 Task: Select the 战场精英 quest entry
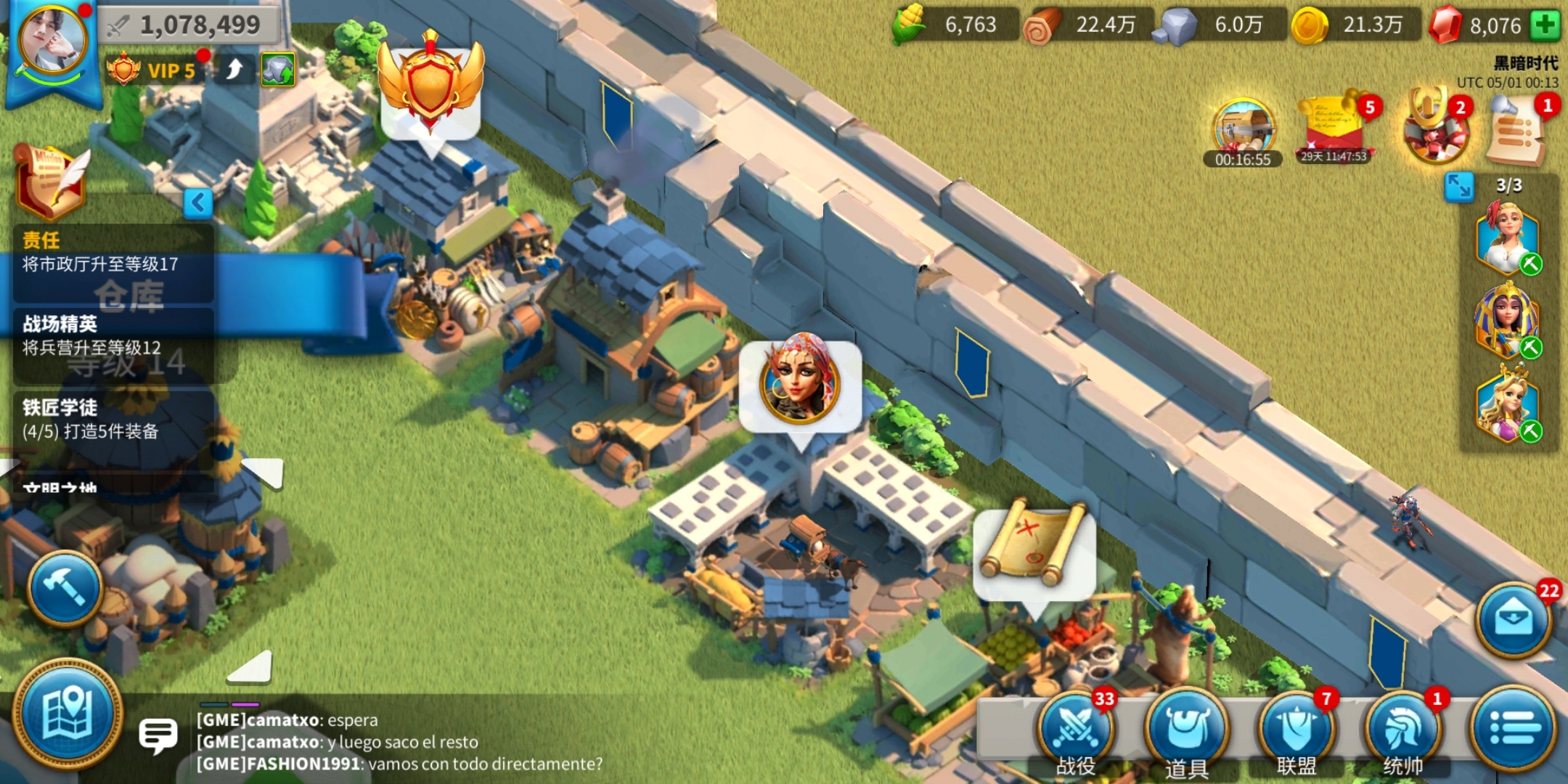[113, 335]
